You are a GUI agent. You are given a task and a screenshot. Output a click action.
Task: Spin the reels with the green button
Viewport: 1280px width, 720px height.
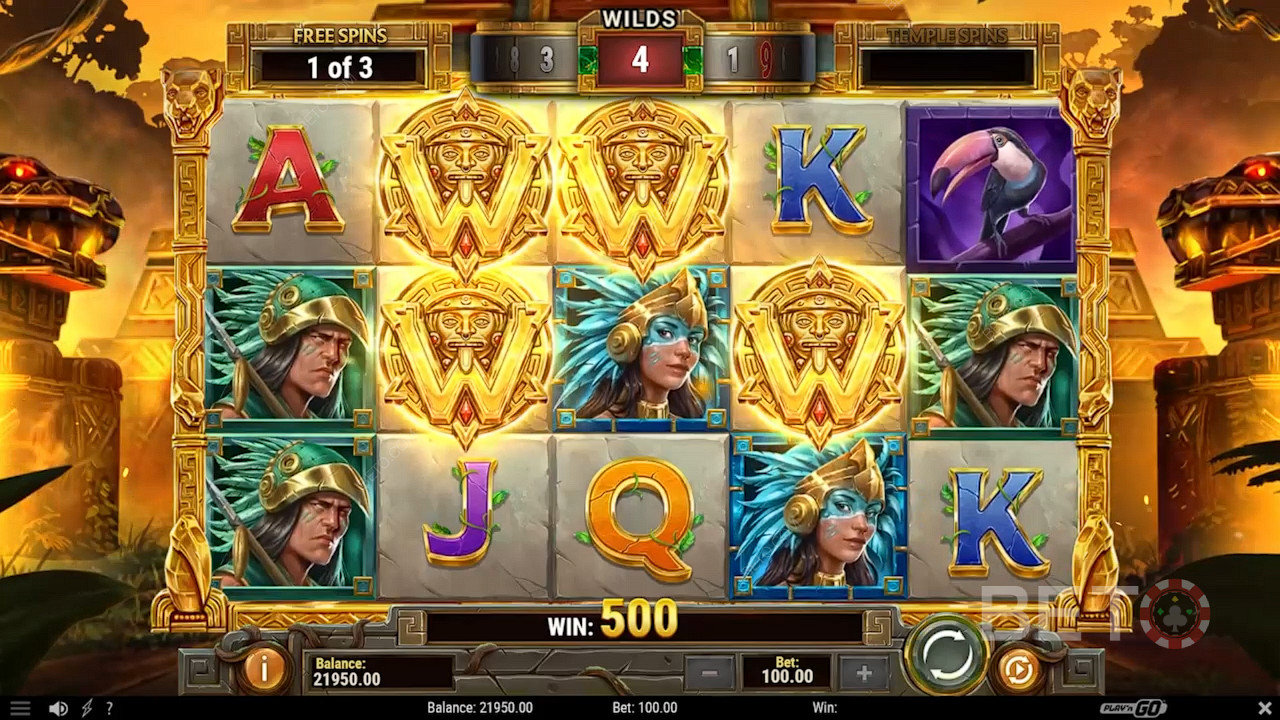click(x=946, y=656)
